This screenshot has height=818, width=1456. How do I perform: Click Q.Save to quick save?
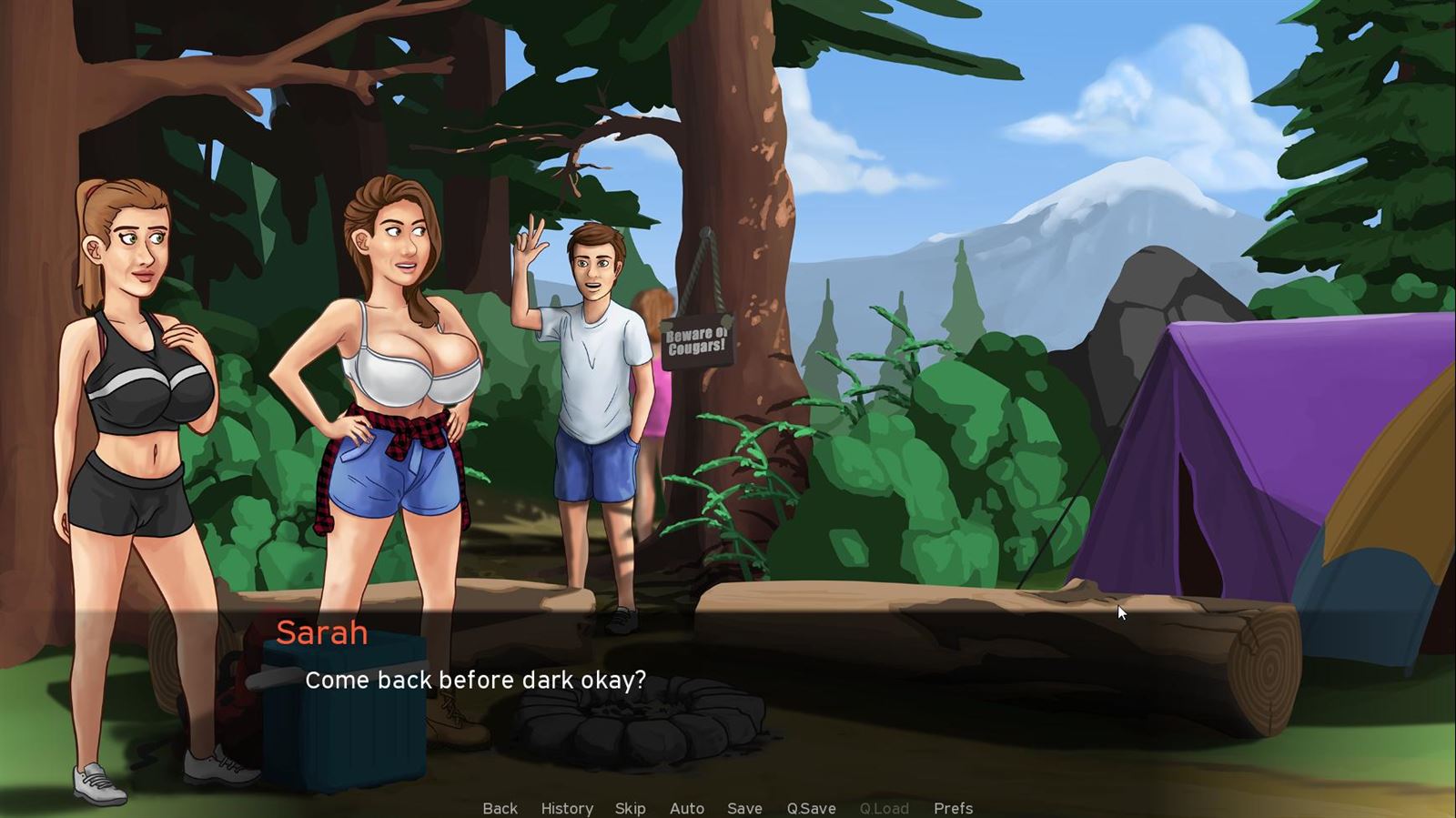tap(811, 808)
